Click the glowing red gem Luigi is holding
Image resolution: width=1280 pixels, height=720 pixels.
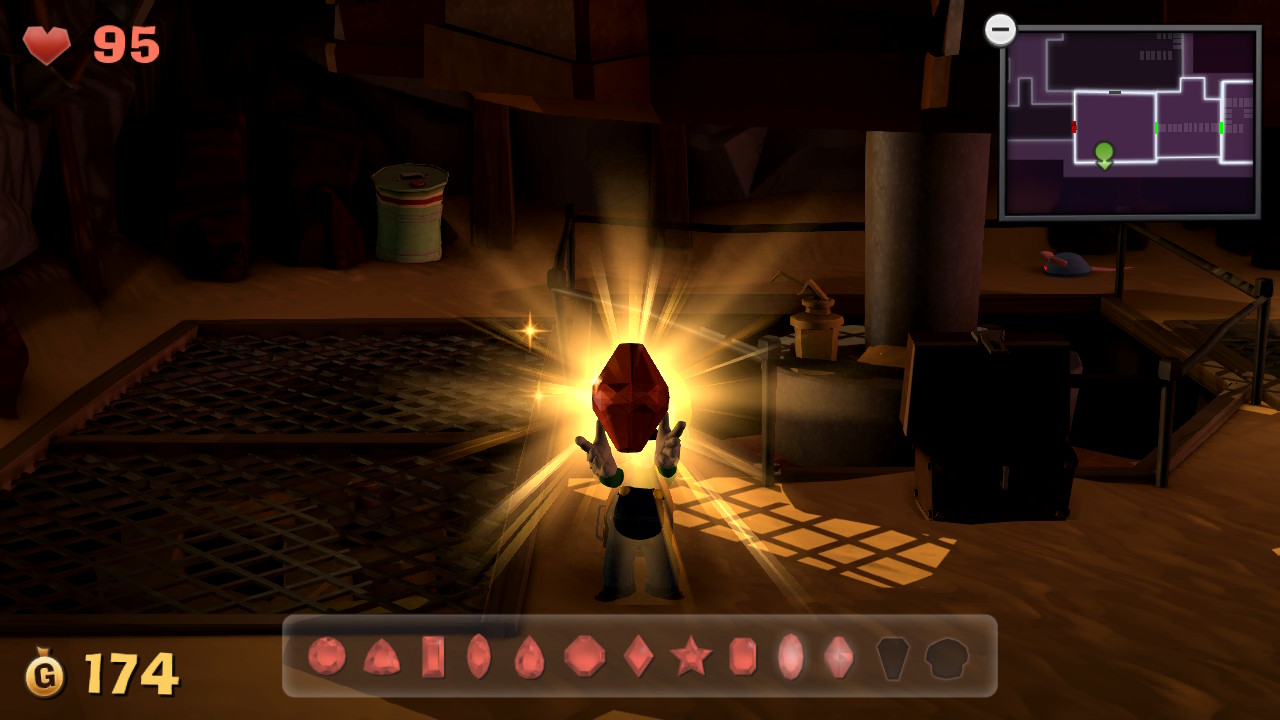coord(630,395)
